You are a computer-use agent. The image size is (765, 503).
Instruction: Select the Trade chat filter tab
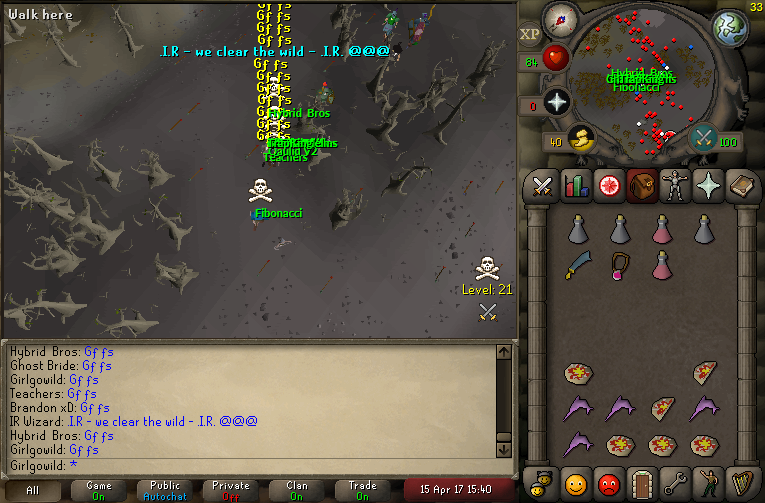(362, 490)
